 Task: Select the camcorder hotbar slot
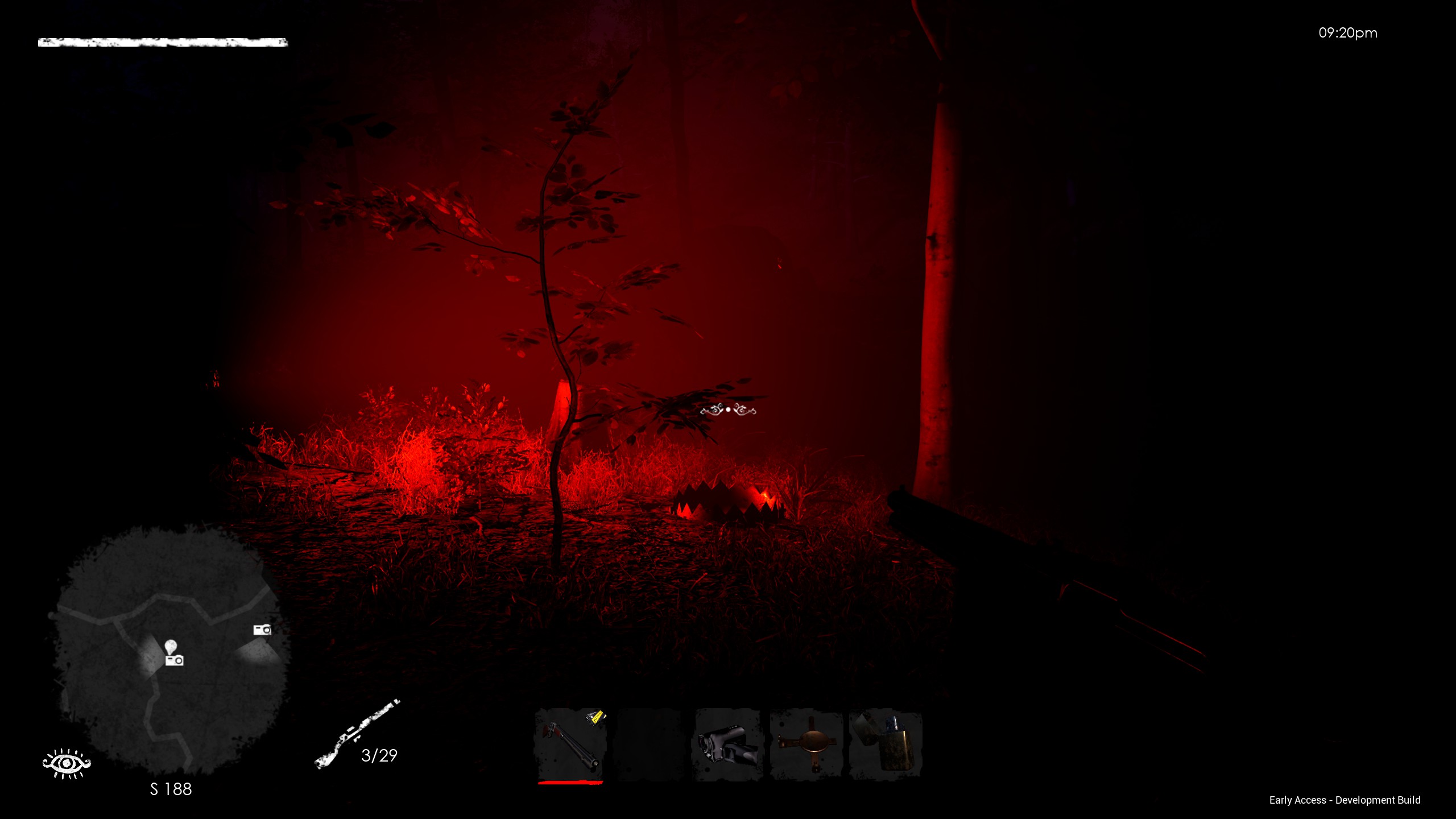coord(727,744)
